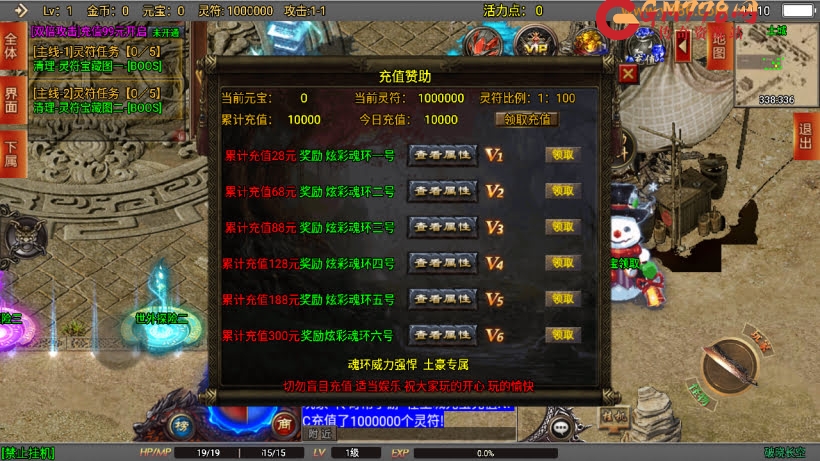The width and height of the screenshot is (820, 461).
Task: Claim the V3 reward with 领取
Action: tap(563, 227)
